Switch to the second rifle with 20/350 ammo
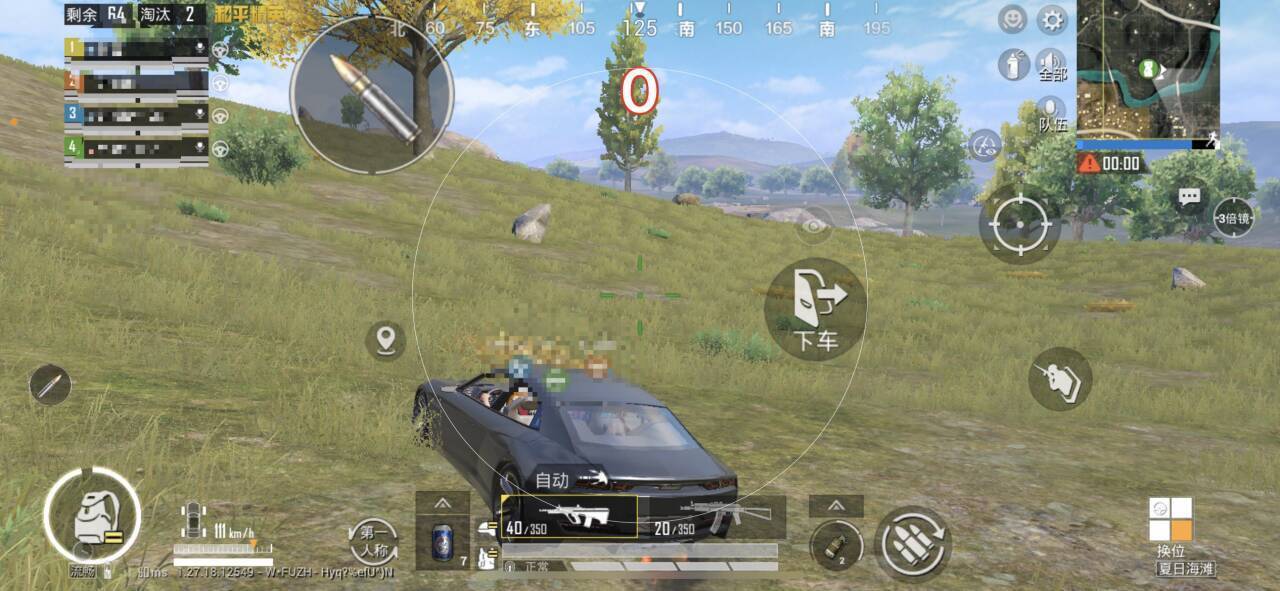Image resolution: width=1280 pixels, height=591 pixels. click(x=712, y=517)
